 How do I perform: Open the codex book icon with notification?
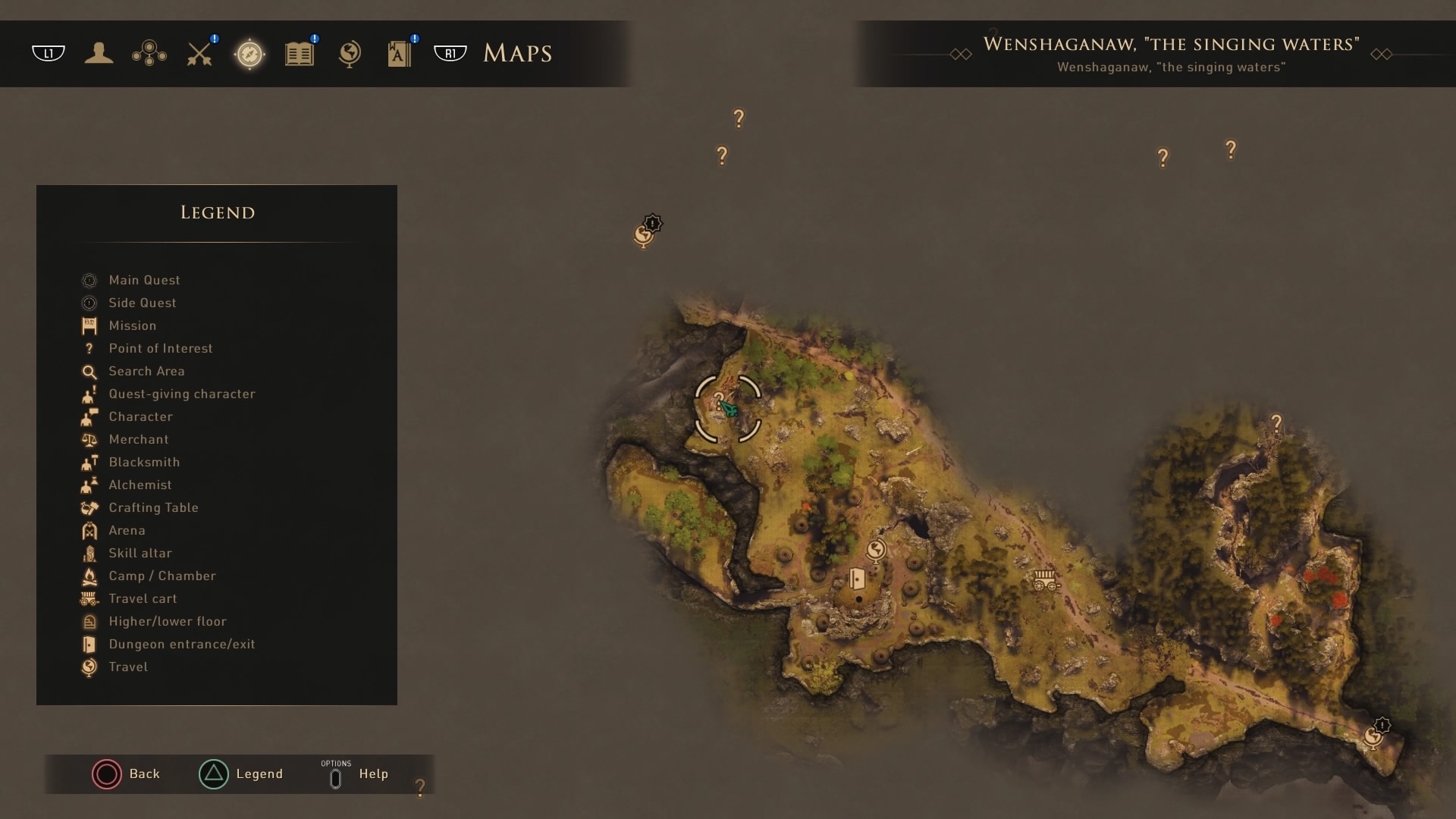point(398,53)
